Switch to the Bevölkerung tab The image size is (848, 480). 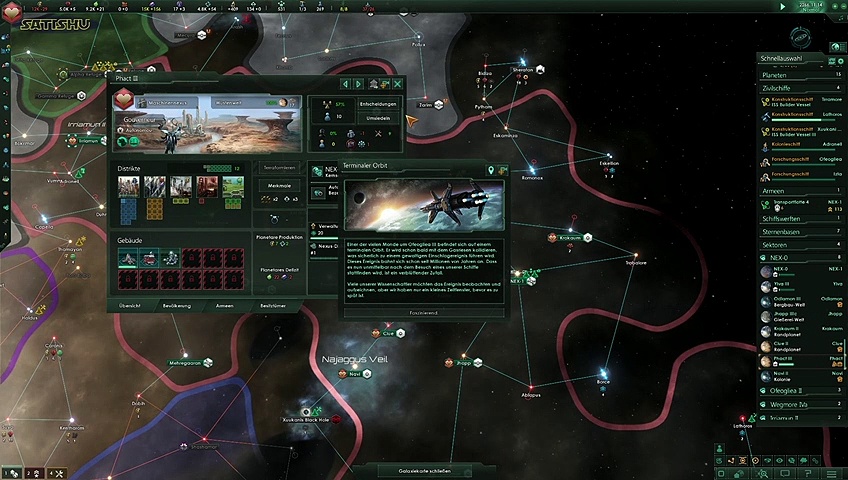176,305
